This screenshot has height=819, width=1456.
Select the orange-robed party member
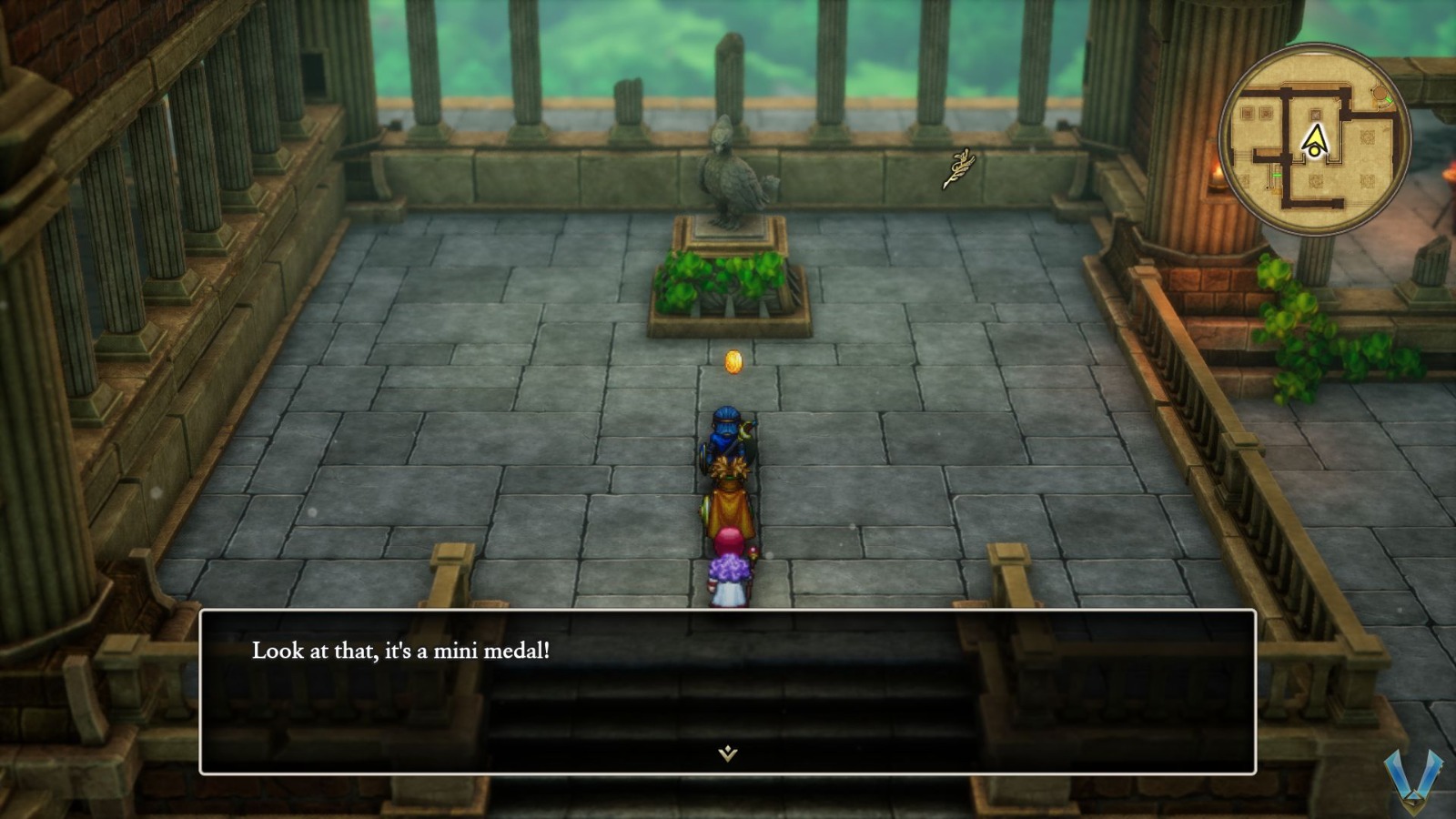pos(729,500)
